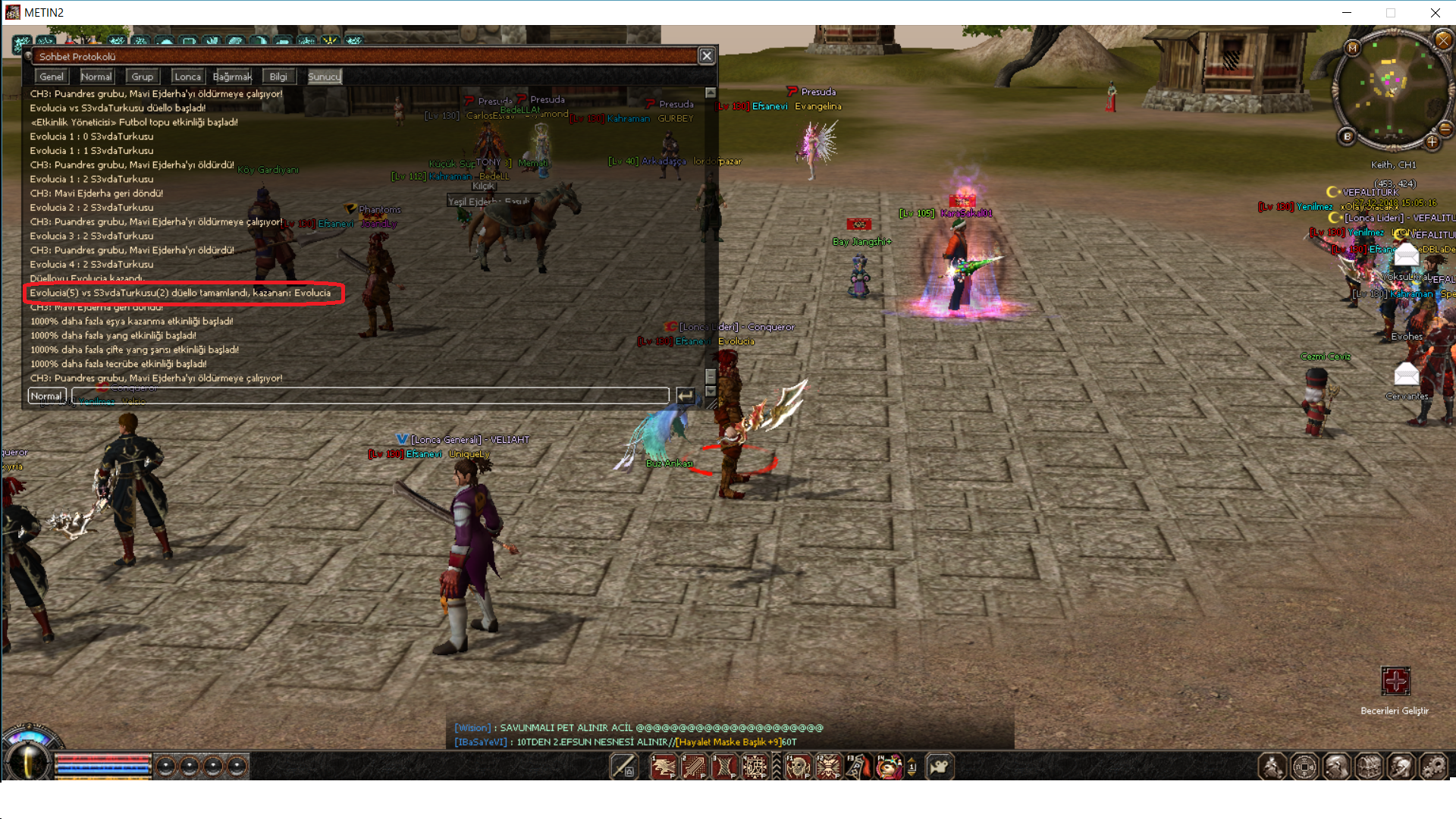Zoom out the minimap with the minus button
Screen dimensions: 1456x819
[1445, 128]
